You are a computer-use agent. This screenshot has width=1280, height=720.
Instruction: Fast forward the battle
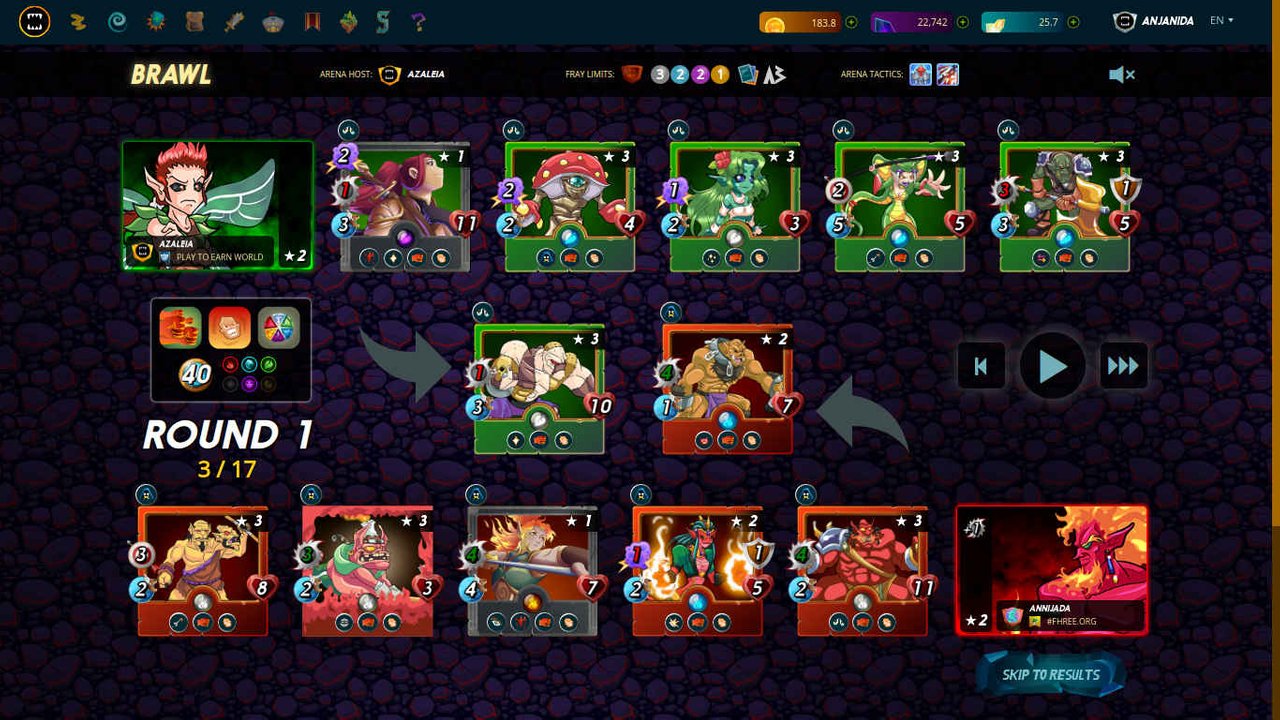pos(1123,367)
